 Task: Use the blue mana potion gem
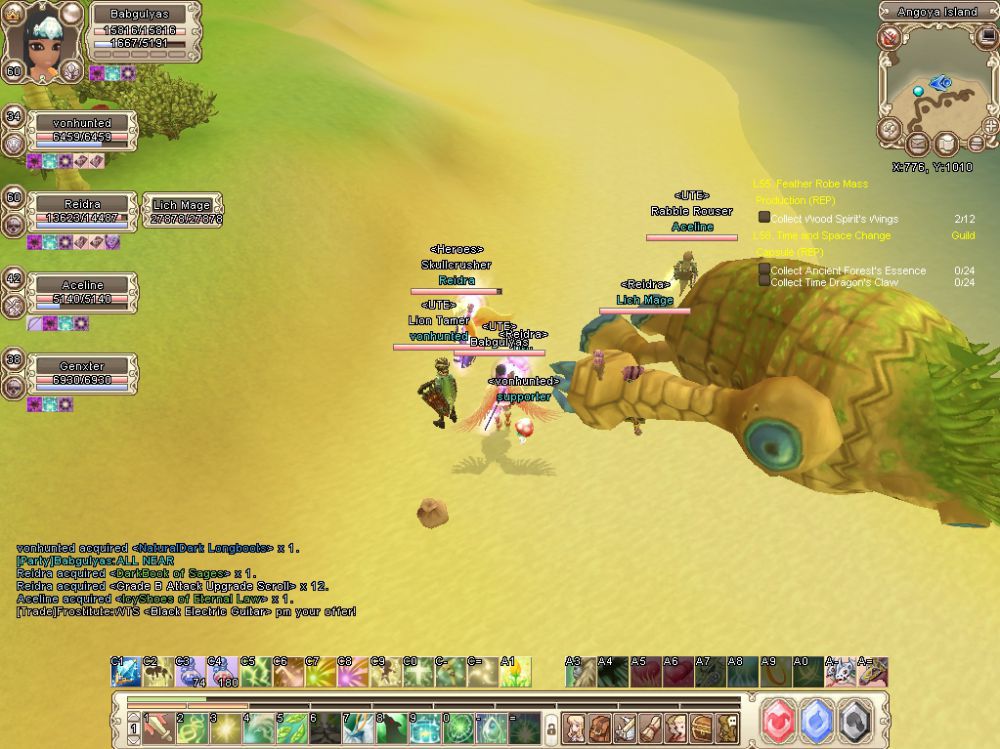(x=818, y=719)
